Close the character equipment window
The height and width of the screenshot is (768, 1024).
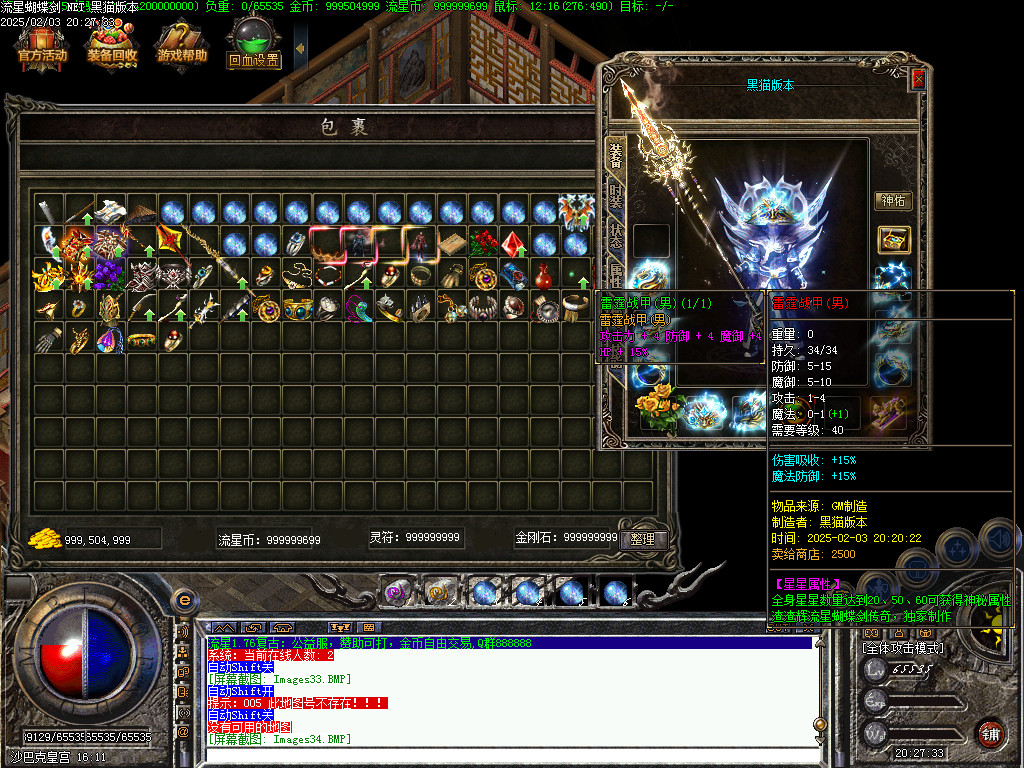coord(918,80)
